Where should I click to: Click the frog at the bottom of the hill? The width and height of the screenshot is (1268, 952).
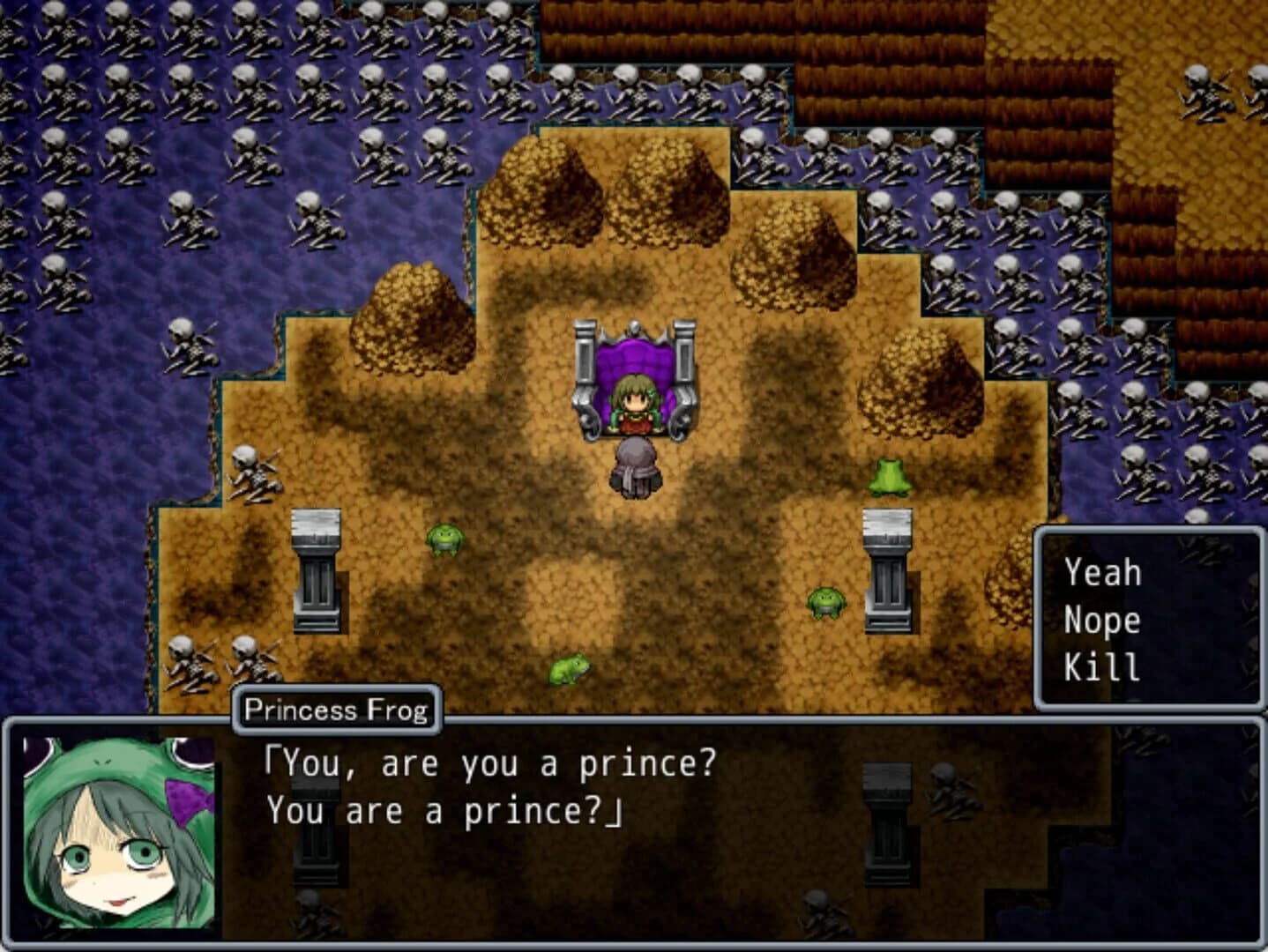point(571,670)
